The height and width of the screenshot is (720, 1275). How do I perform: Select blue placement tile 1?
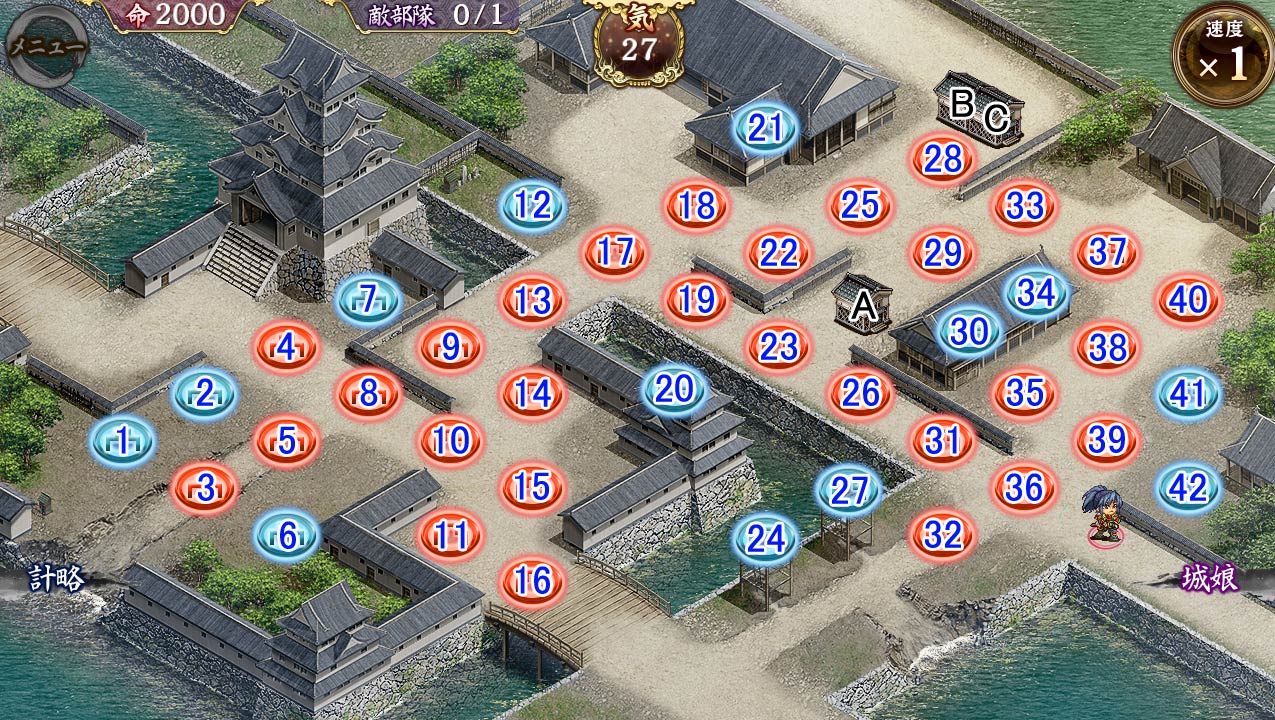point(123,441)
